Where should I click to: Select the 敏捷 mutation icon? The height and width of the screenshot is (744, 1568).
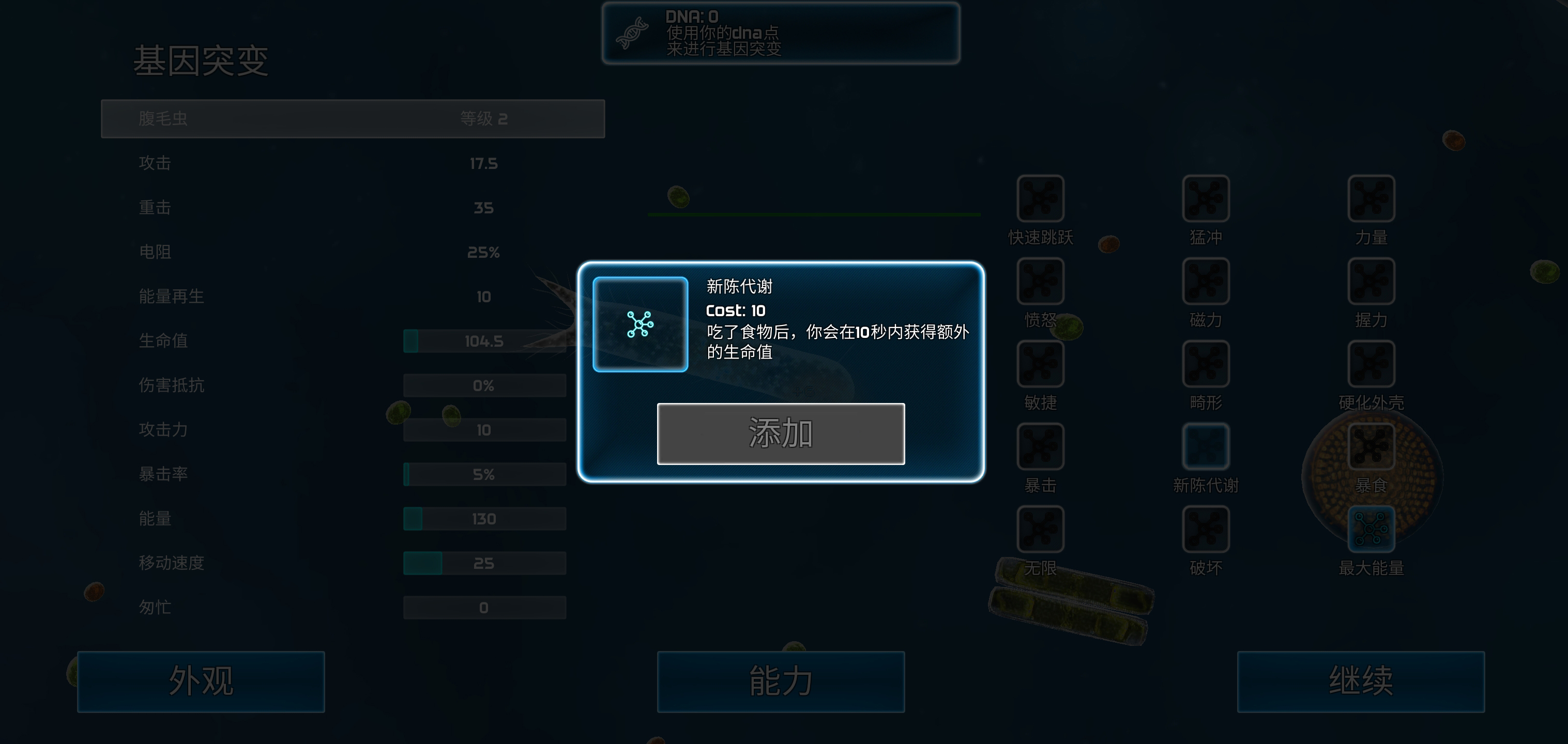pyautogui.click(x=1040, y=364)
